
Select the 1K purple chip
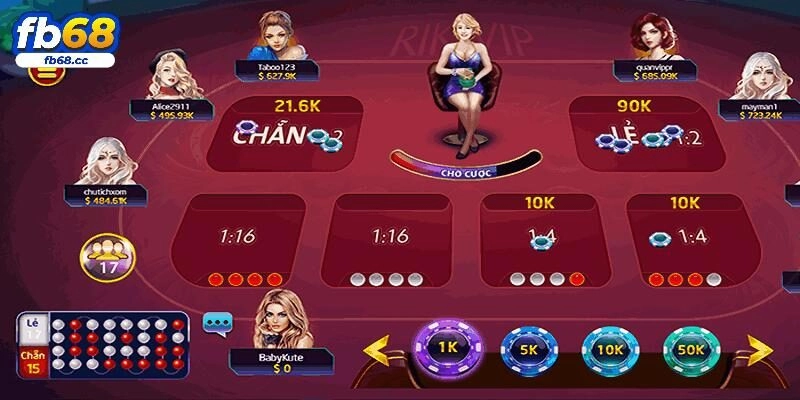pos(447,347)
